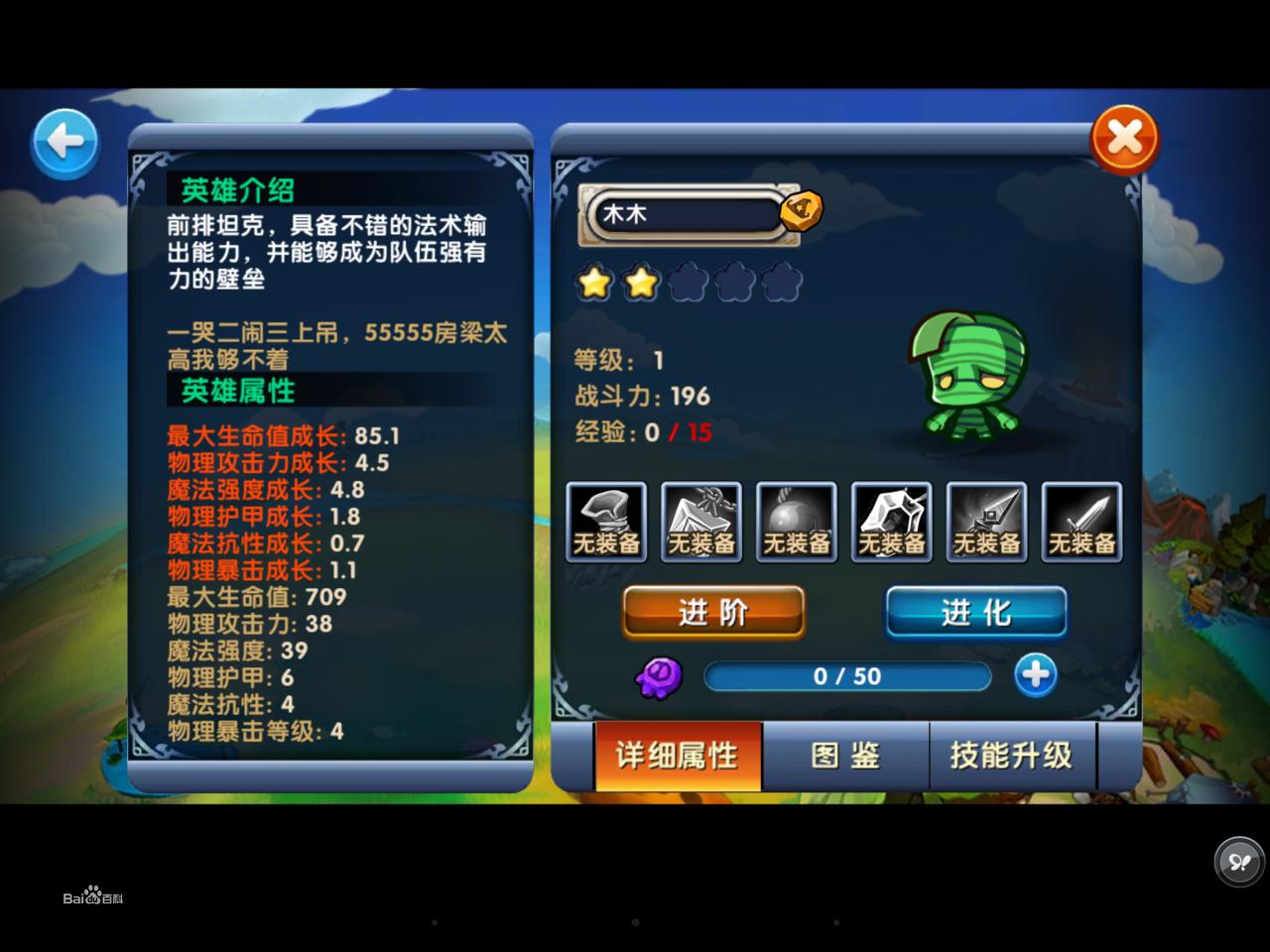Select the 详细属性 detailed attributes tab
Viewport: 1270px width, 952px height.
pos(678,756)
